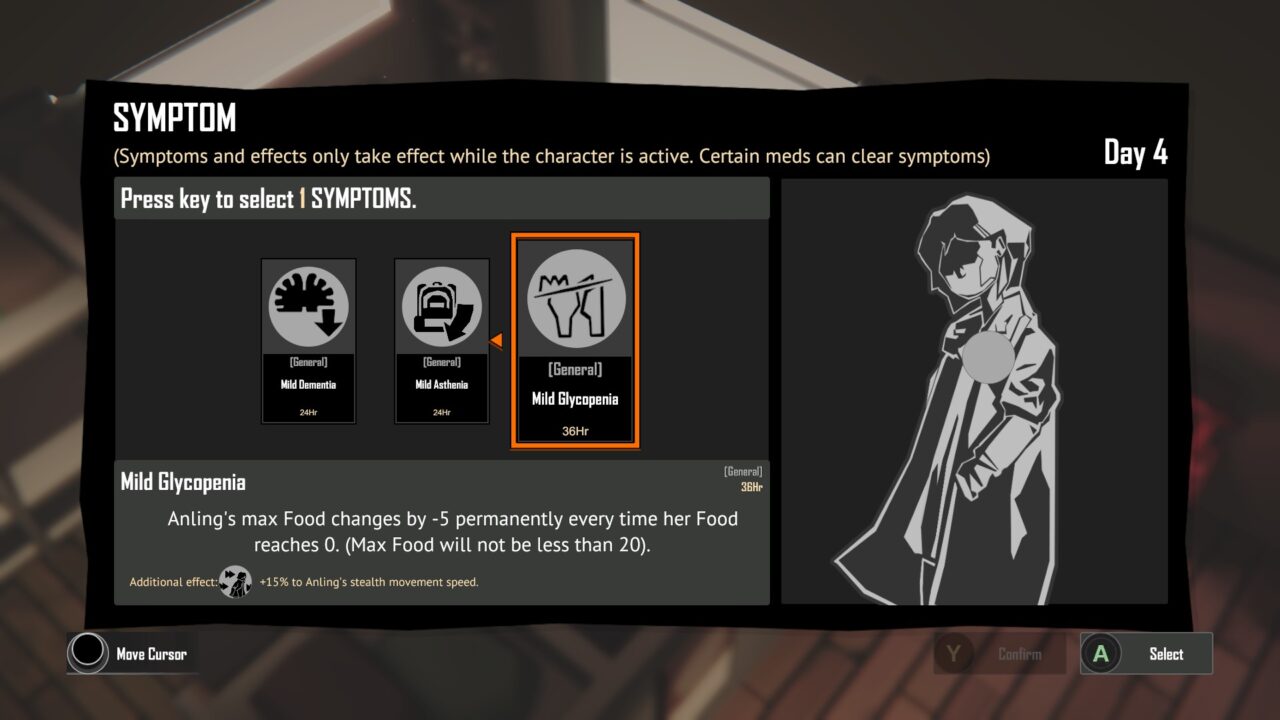Viewport: 1280px width, 720px height.
Task: Click the orange triangle selection marker
Action: pyautogui.click(x=497, y=340)
